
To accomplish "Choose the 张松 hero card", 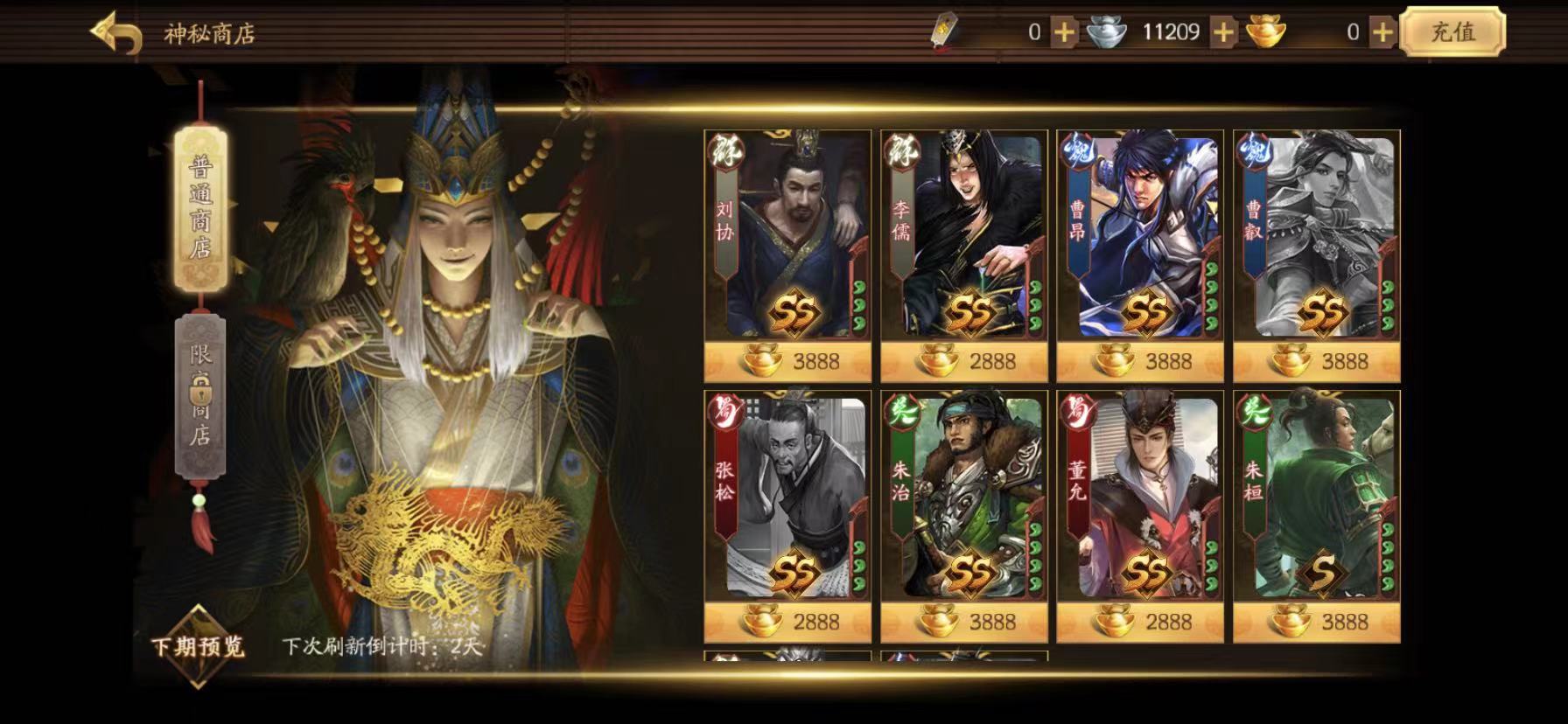I will point(787,497).
